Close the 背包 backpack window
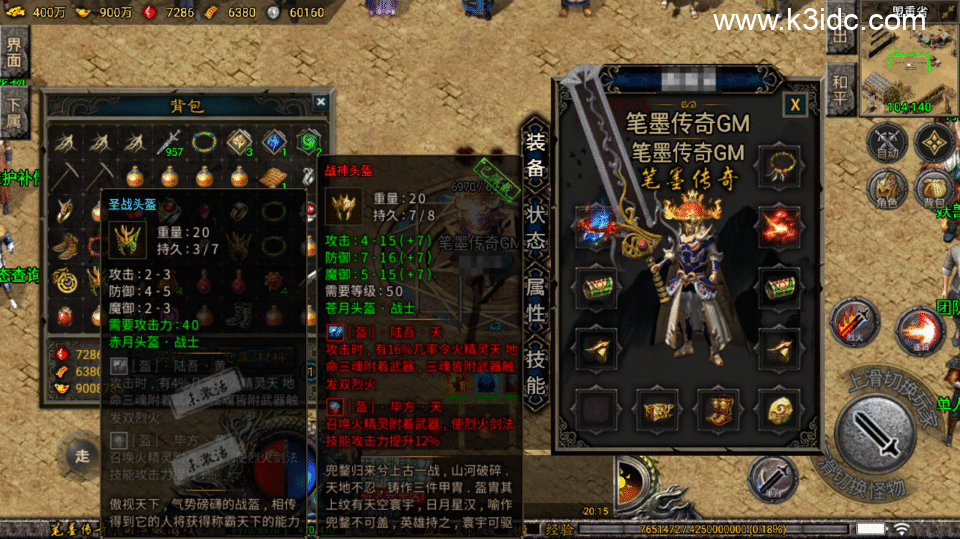 [320, 102]
